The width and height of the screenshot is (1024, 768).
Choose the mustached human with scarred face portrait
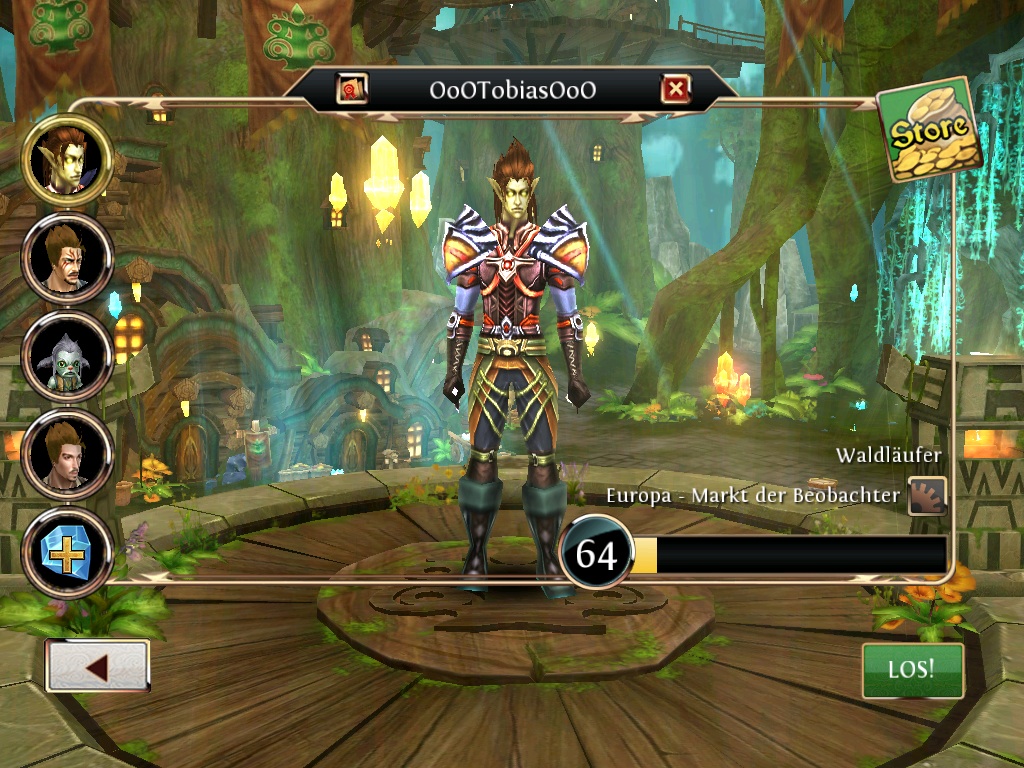click(x=68, y=256)
